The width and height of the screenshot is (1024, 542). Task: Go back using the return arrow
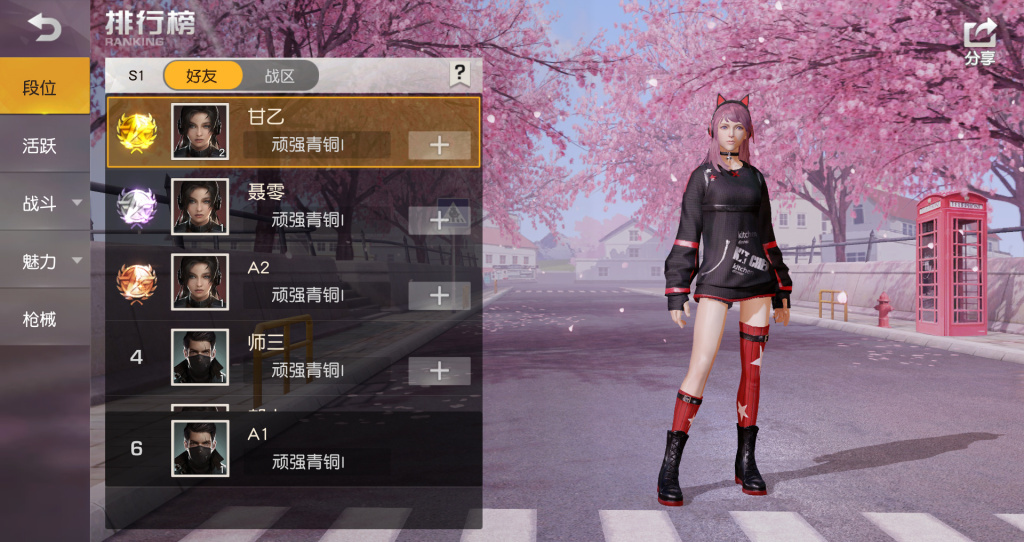tap(44, 28)
